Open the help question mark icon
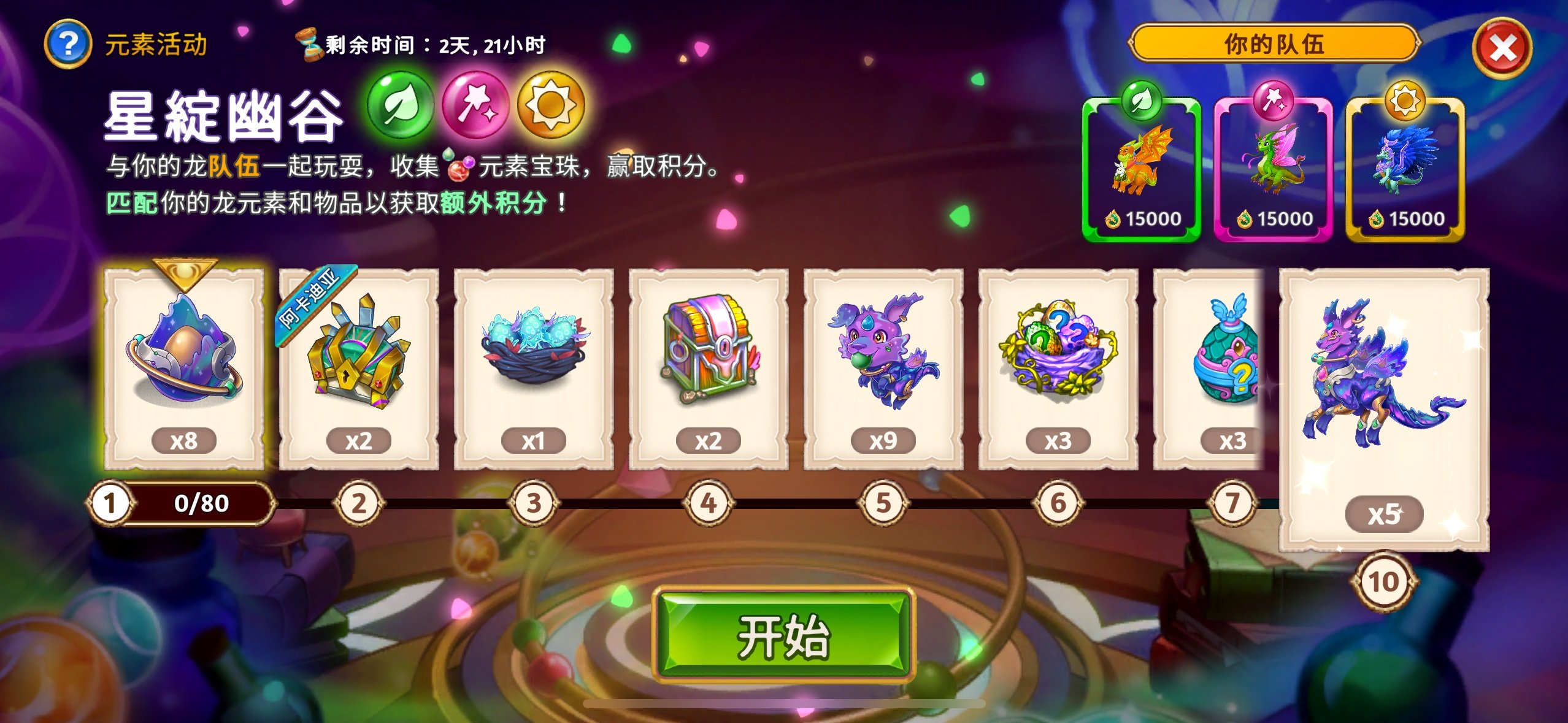This screenshot has height=723, width=1568. point(69,42)
